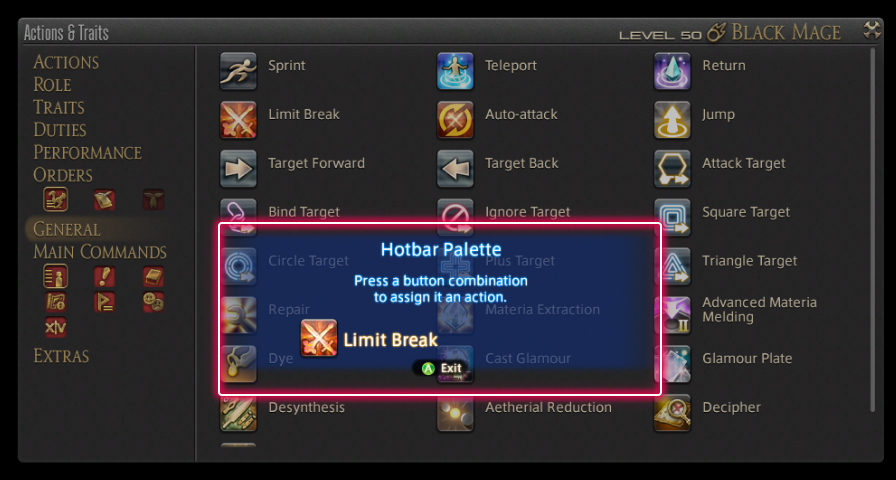Select the Performance category
Viewport: 896px width, 480px height.
click(x=87, y=153)
